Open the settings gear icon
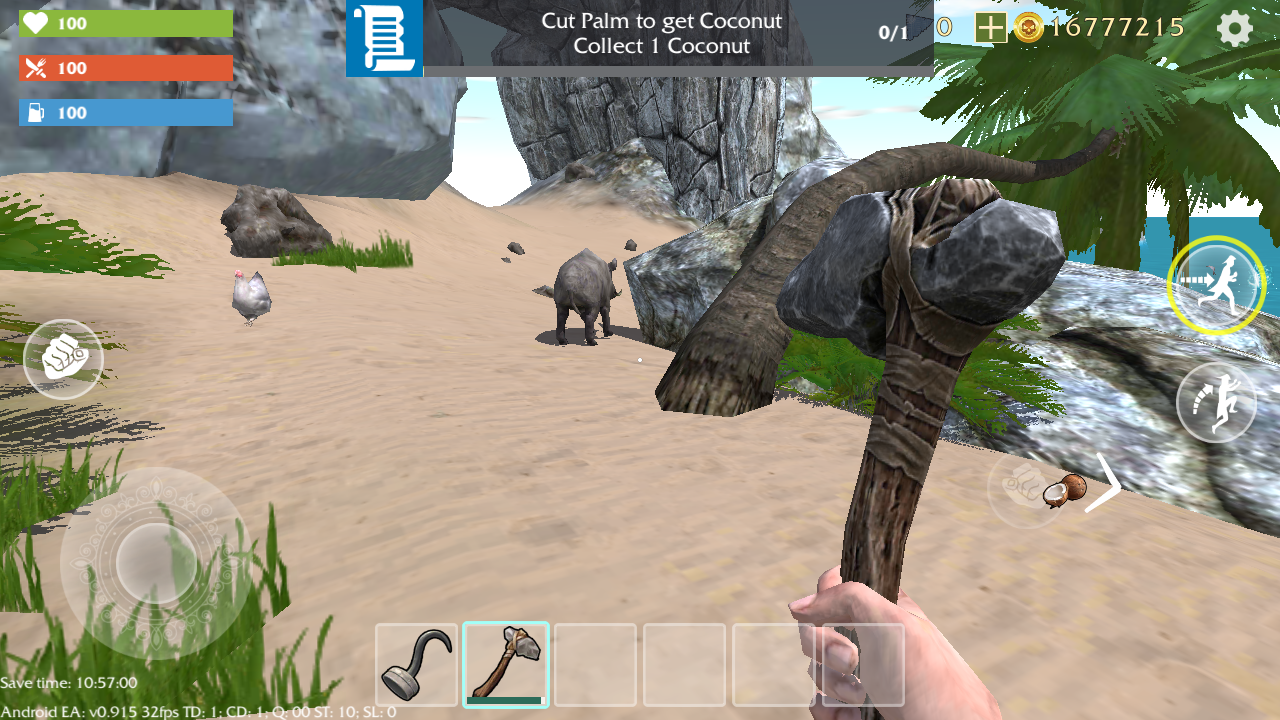This screenshot has width=1280, height=720. pos(1235,29)
